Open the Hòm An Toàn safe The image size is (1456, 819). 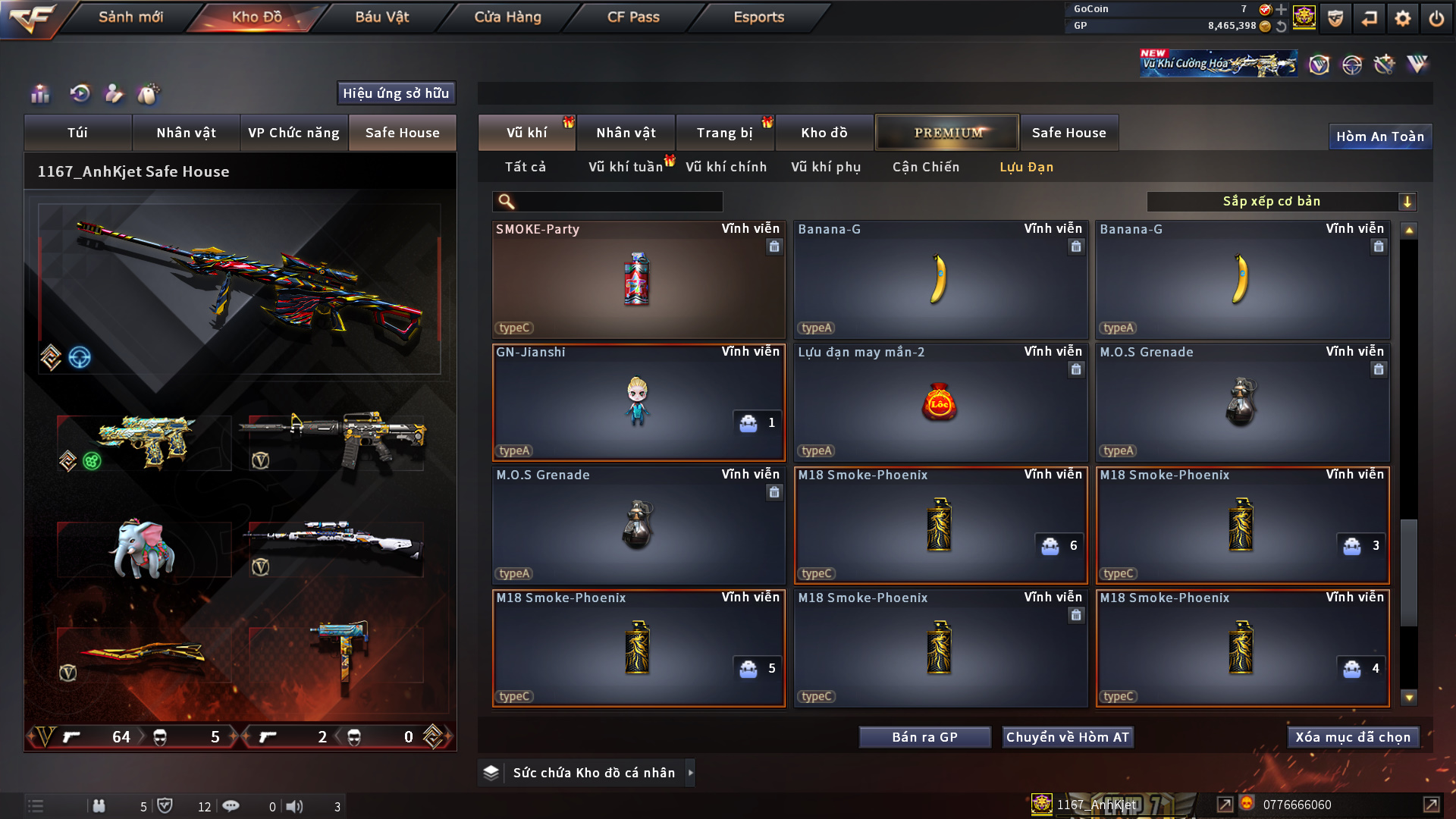tap(1379, 136)
